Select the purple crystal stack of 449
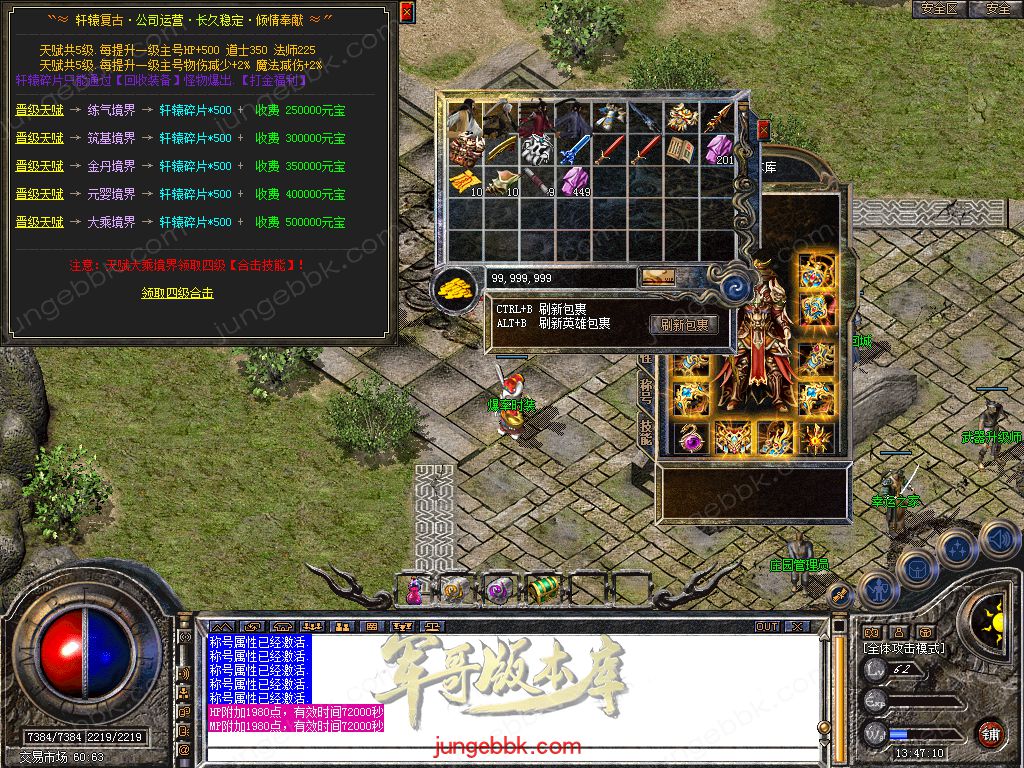 tap(574, 182)
